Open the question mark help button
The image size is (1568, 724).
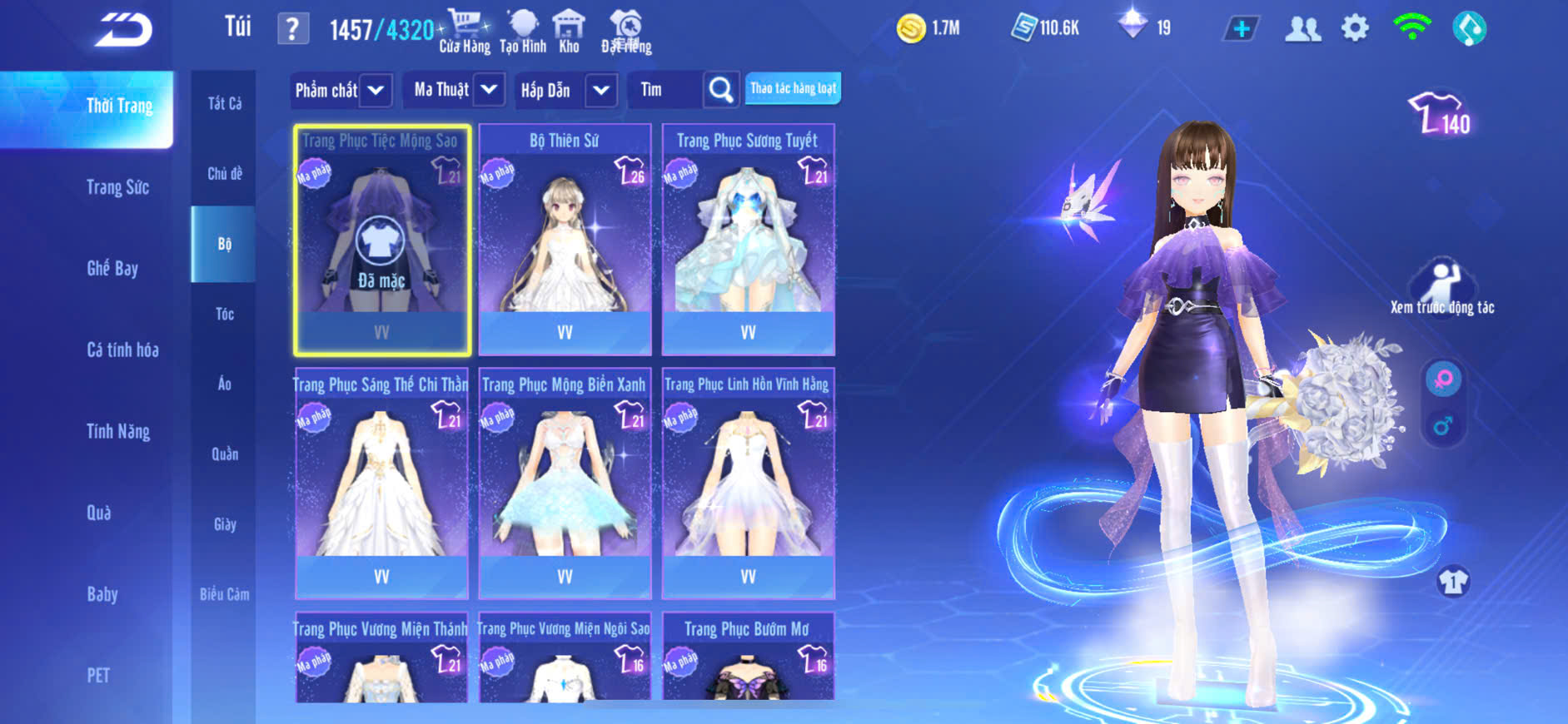pos(292,29)
